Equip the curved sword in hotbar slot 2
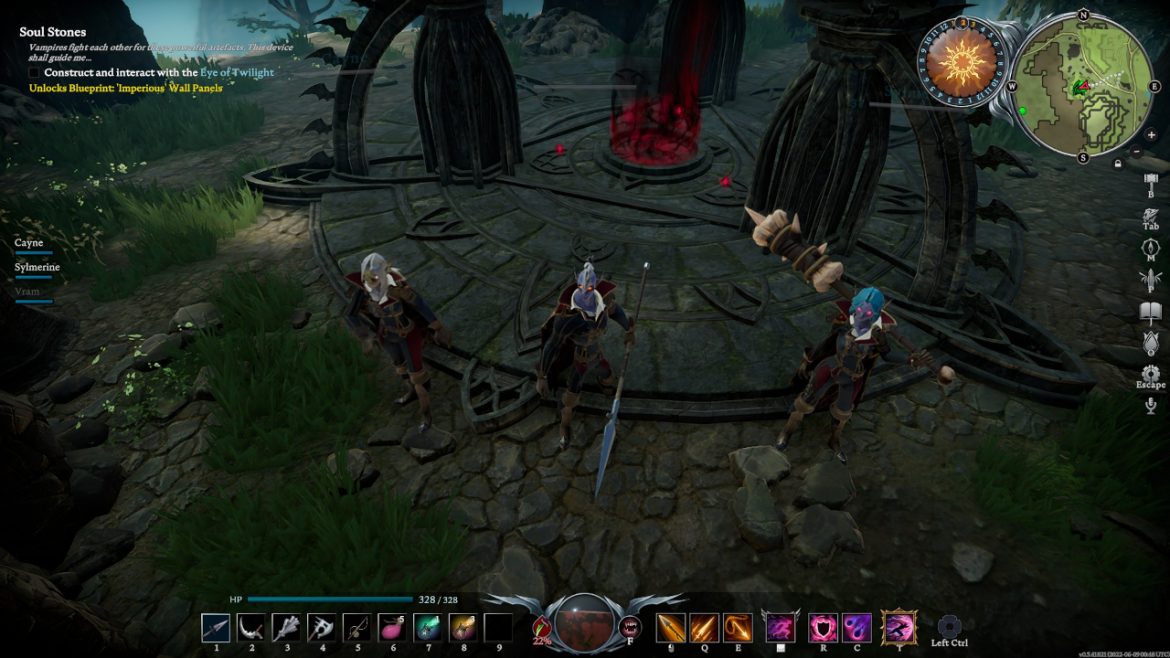Screen dimensions: 1170x658 pyautogui.click(x=251, y=627)
